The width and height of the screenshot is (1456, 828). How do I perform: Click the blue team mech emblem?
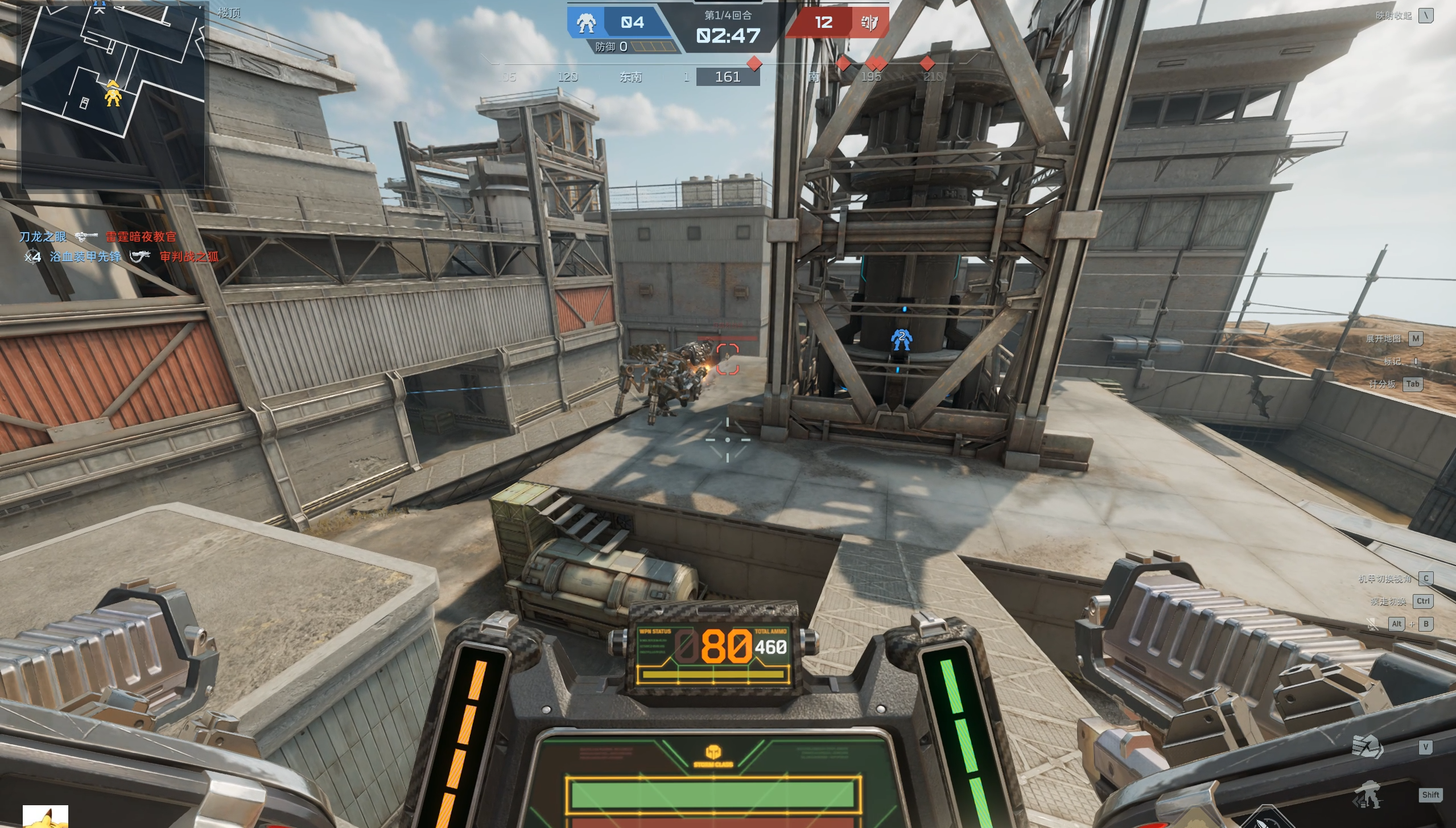(585, 23)
